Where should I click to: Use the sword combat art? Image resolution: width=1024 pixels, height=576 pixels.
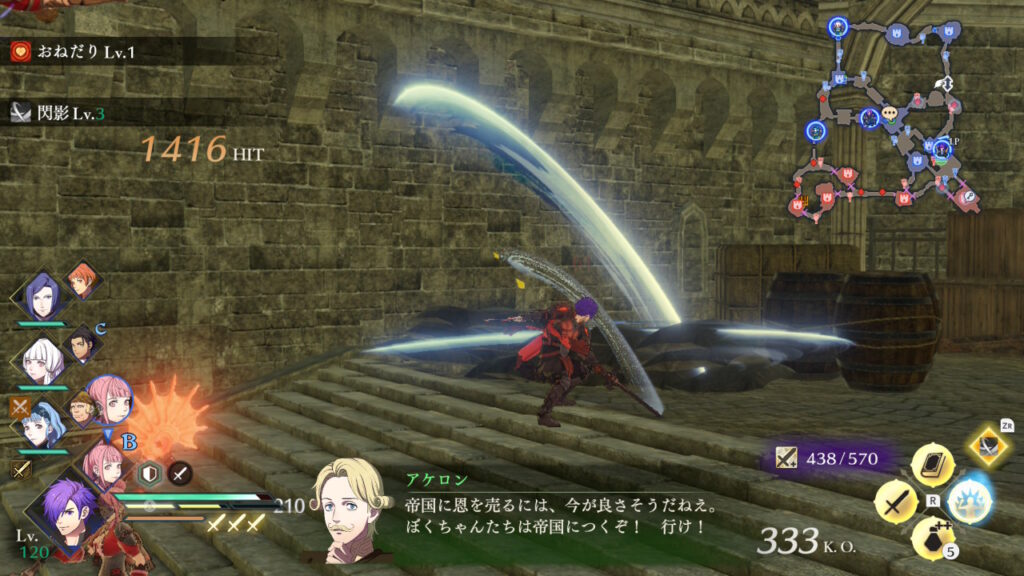[x=896, y=500]
